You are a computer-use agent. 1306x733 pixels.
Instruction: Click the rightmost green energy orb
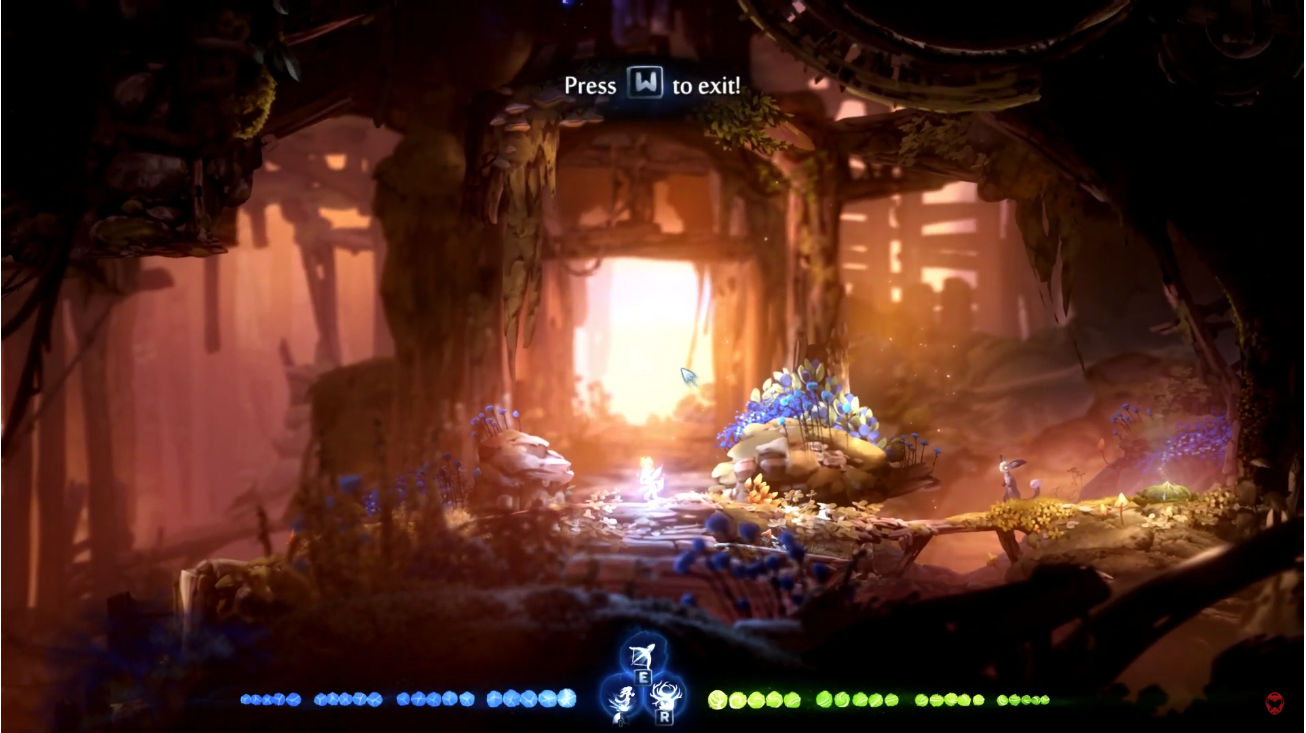pos(1045,700)
